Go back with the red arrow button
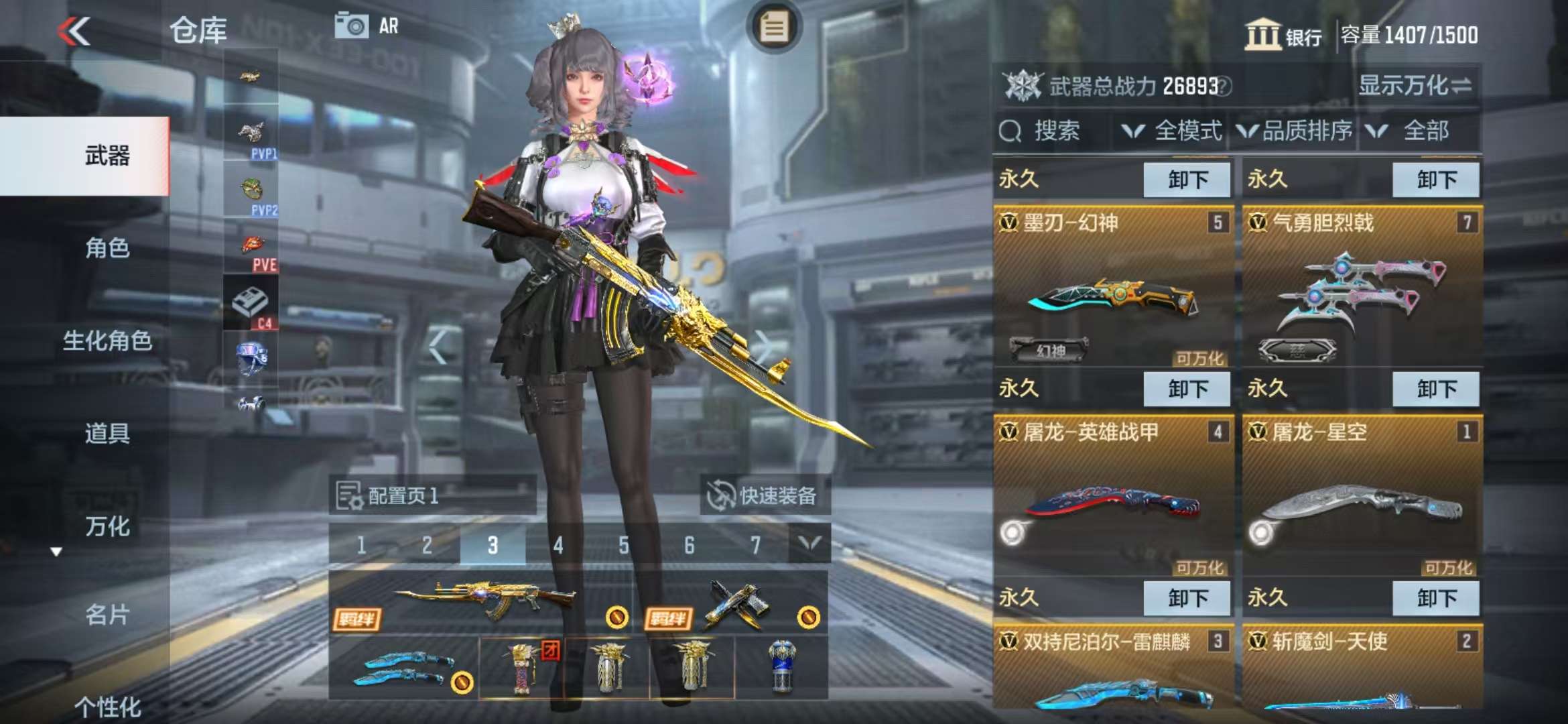The width and height of the screenshot is (1568, 724). tap(74, 31)
